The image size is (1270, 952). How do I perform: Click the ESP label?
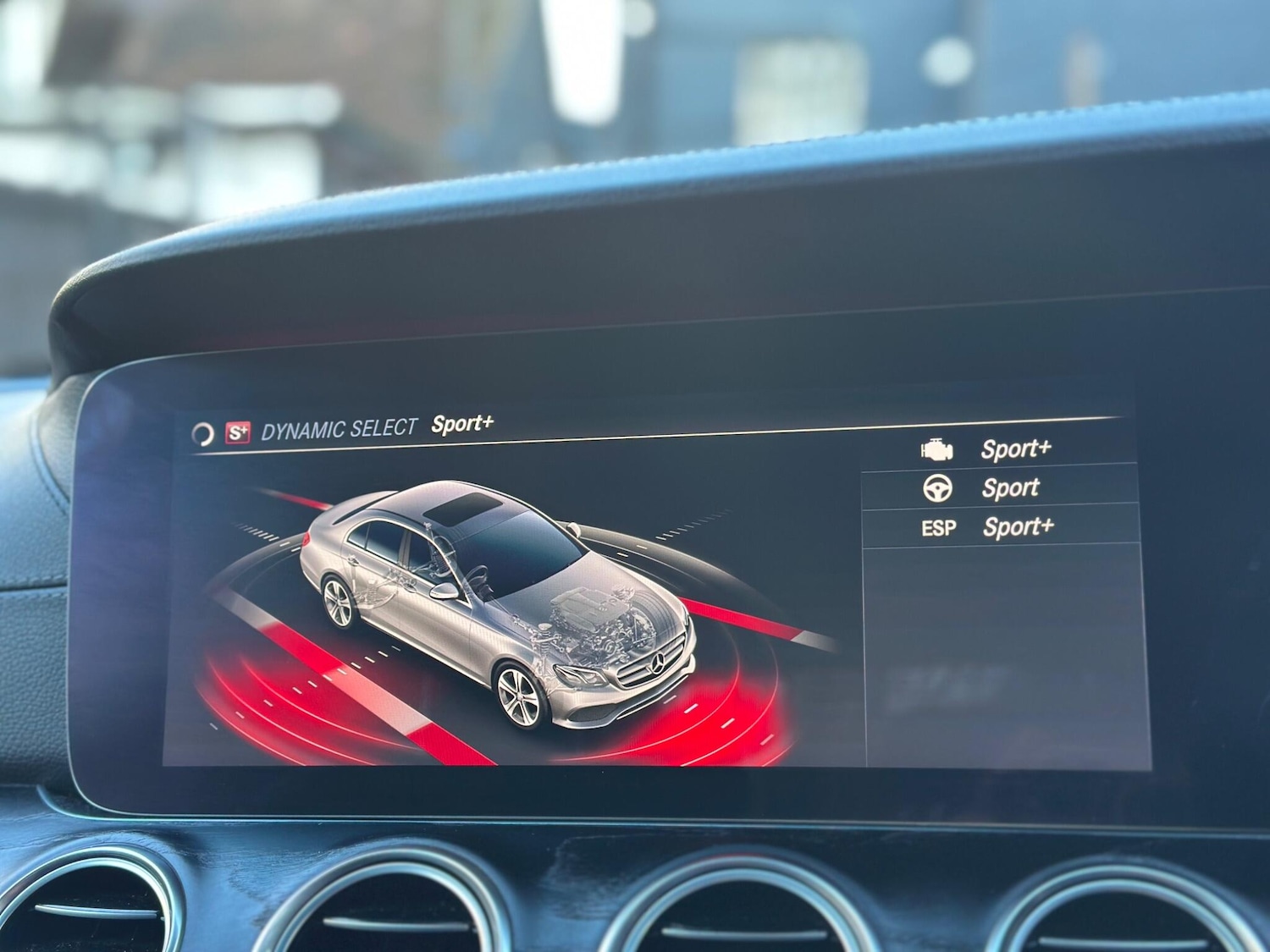(x=939, y=527)
